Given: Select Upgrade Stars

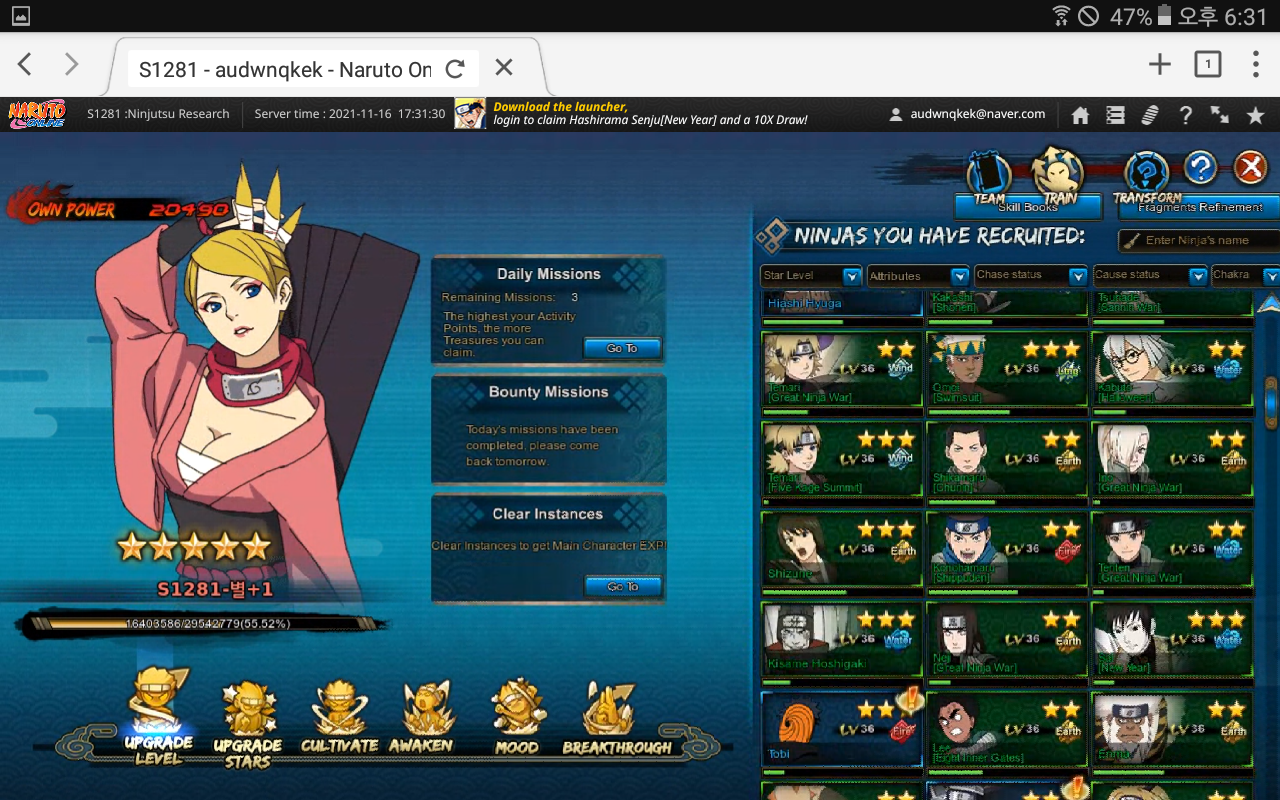Looking at the screenshot, I should 247,722.
